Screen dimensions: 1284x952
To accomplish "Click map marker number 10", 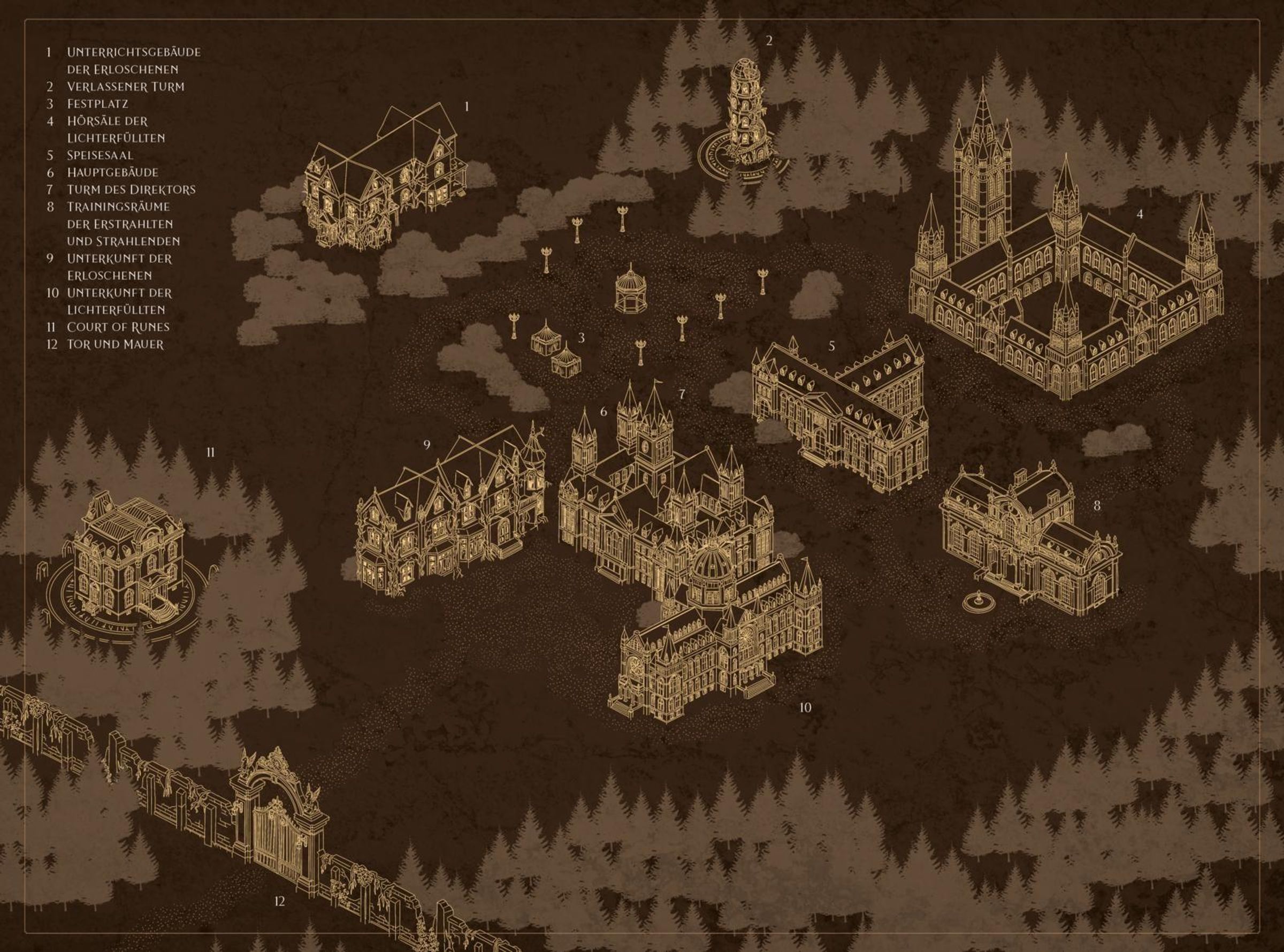I will (805, 707).
